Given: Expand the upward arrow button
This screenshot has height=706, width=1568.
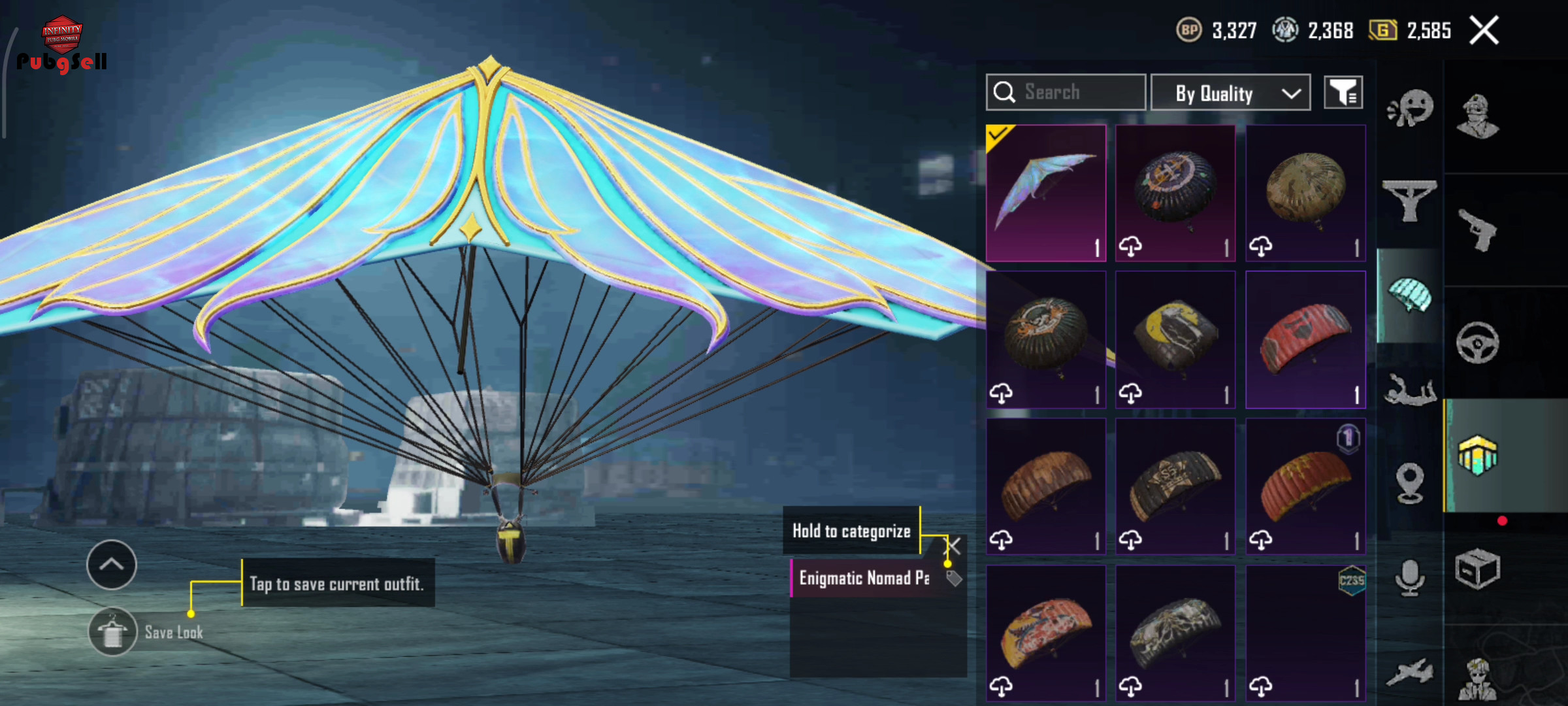Looking at the screenshot, I should coord(112,564).
